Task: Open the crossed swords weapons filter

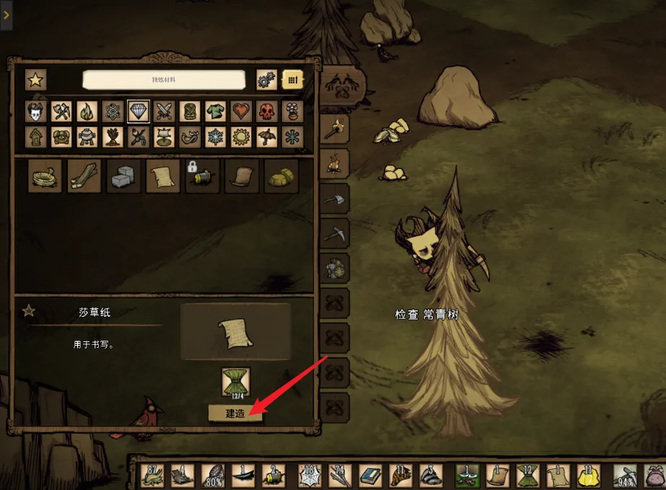Action: click(165, 111)
